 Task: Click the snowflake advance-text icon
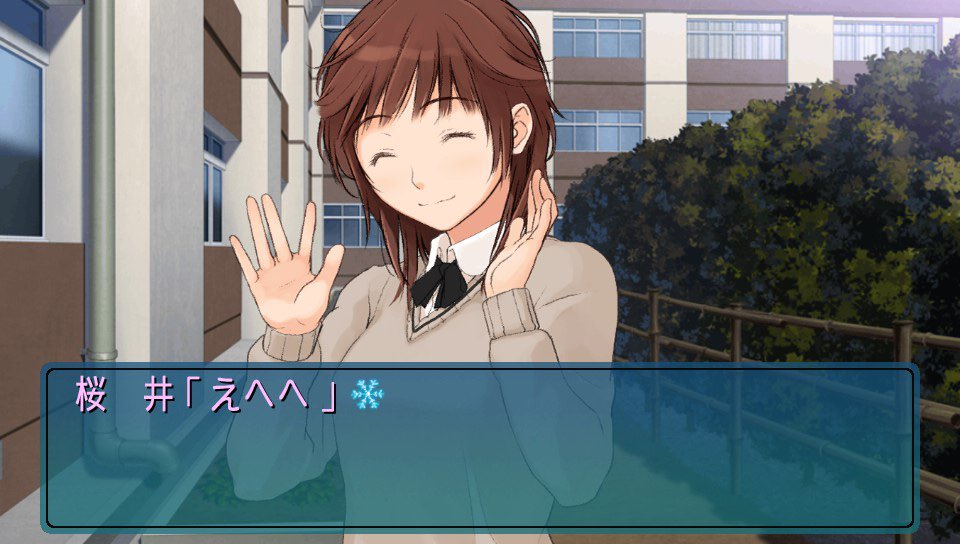click(367, 395)
